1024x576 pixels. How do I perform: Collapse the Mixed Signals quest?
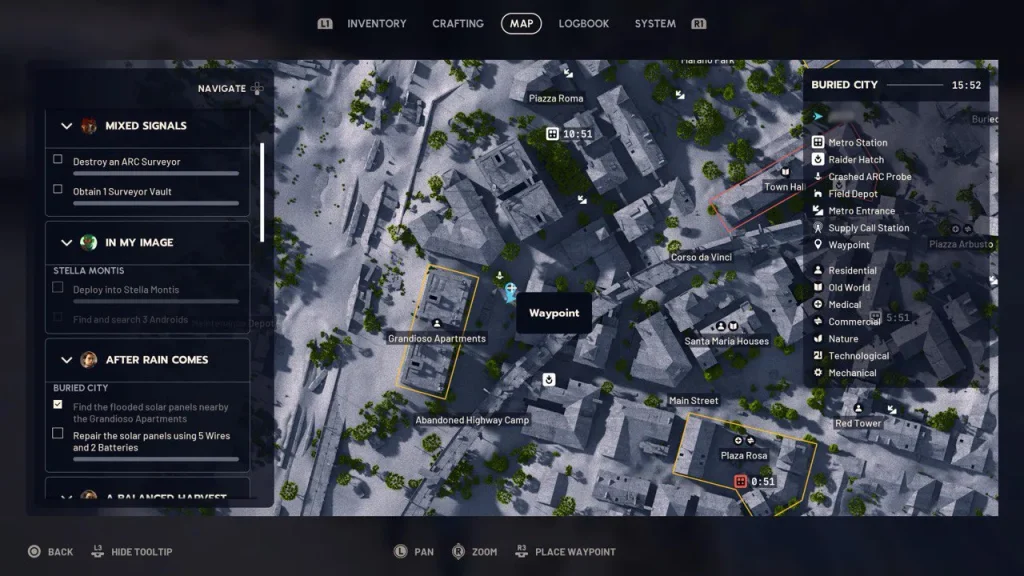[67, 126]
